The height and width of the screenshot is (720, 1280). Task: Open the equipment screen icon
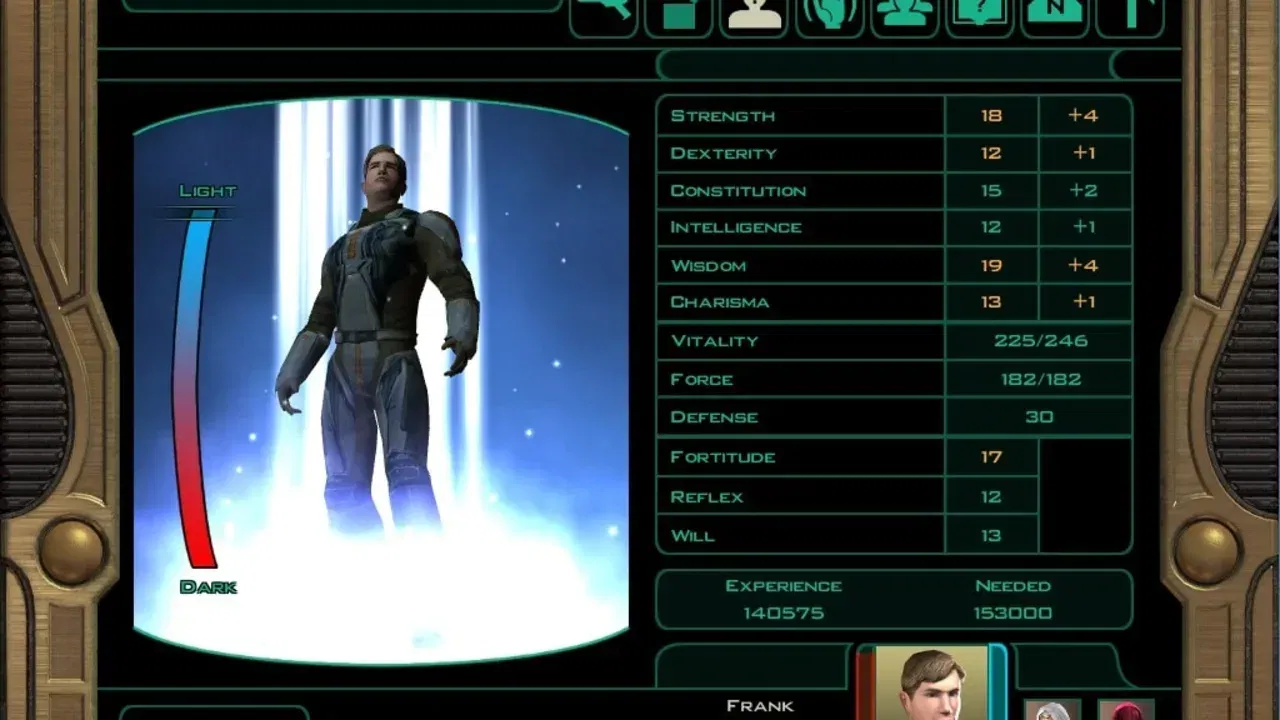tap(604, 15)
